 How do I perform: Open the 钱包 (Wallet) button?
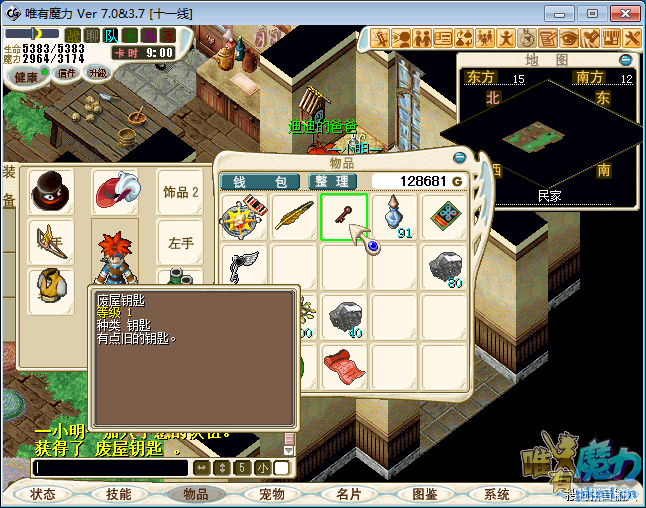pos(260,181)
